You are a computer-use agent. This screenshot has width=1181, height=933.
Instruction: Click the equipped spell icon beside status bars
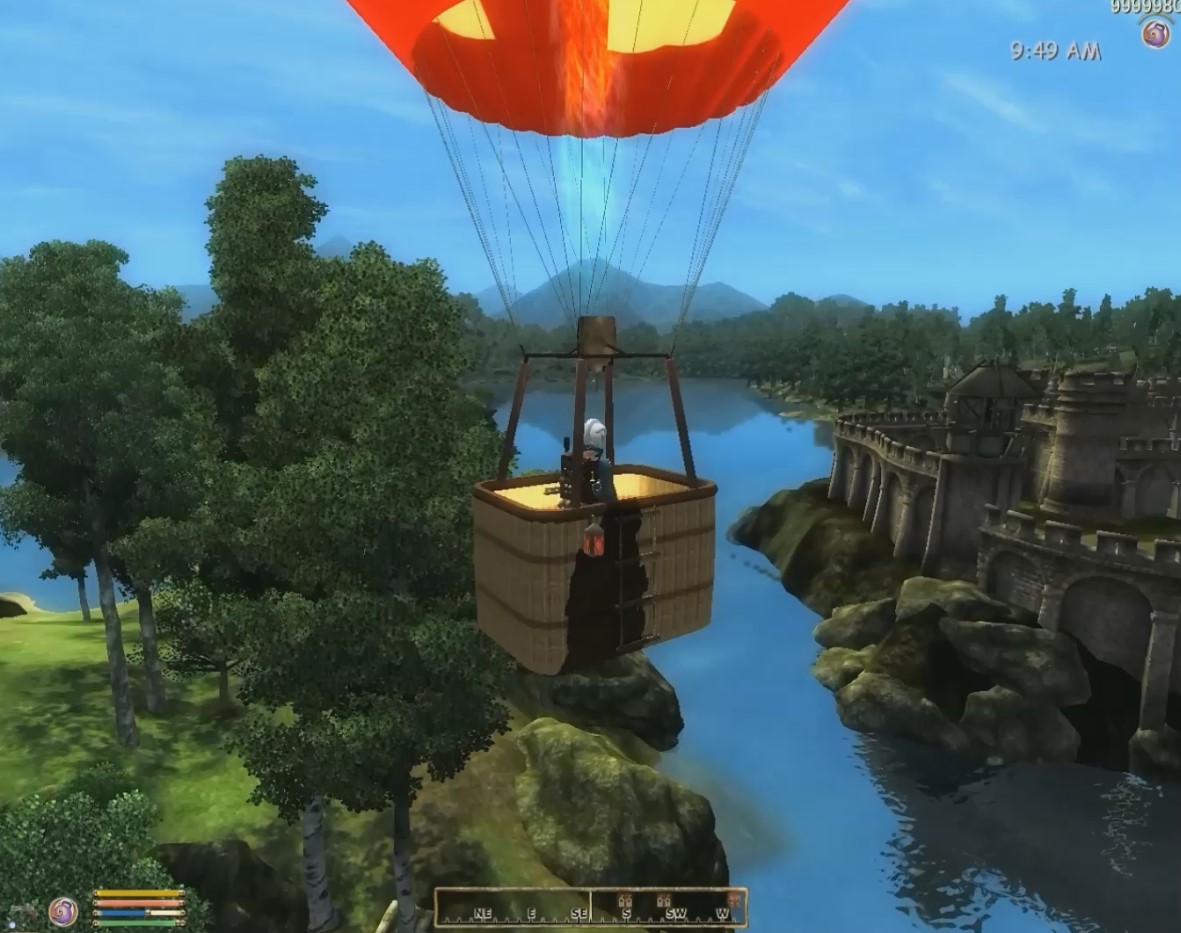point(62,911)
